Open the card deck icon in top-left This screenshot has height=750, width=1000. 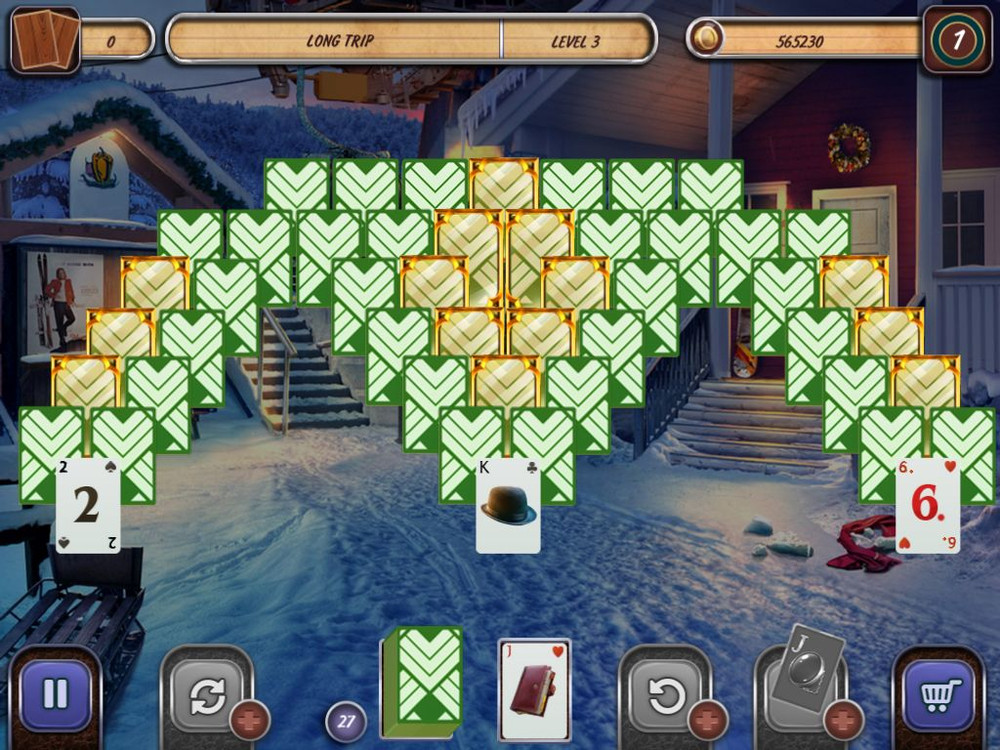pos(45,40)
